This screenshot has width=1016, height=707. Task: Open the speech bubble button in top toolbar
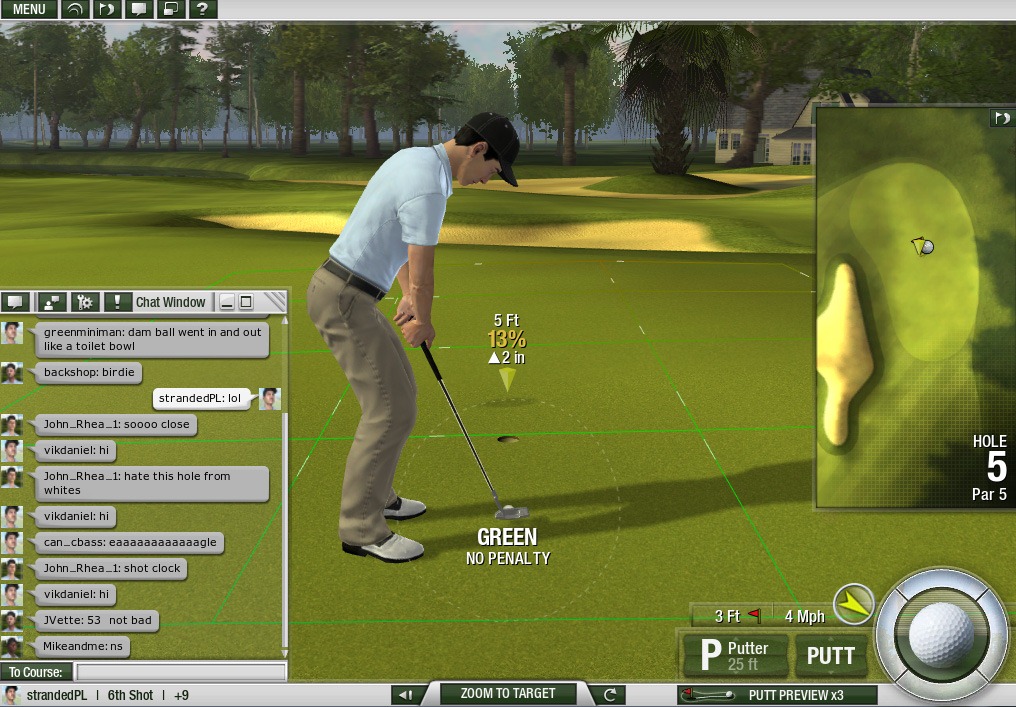click(138, 9)
